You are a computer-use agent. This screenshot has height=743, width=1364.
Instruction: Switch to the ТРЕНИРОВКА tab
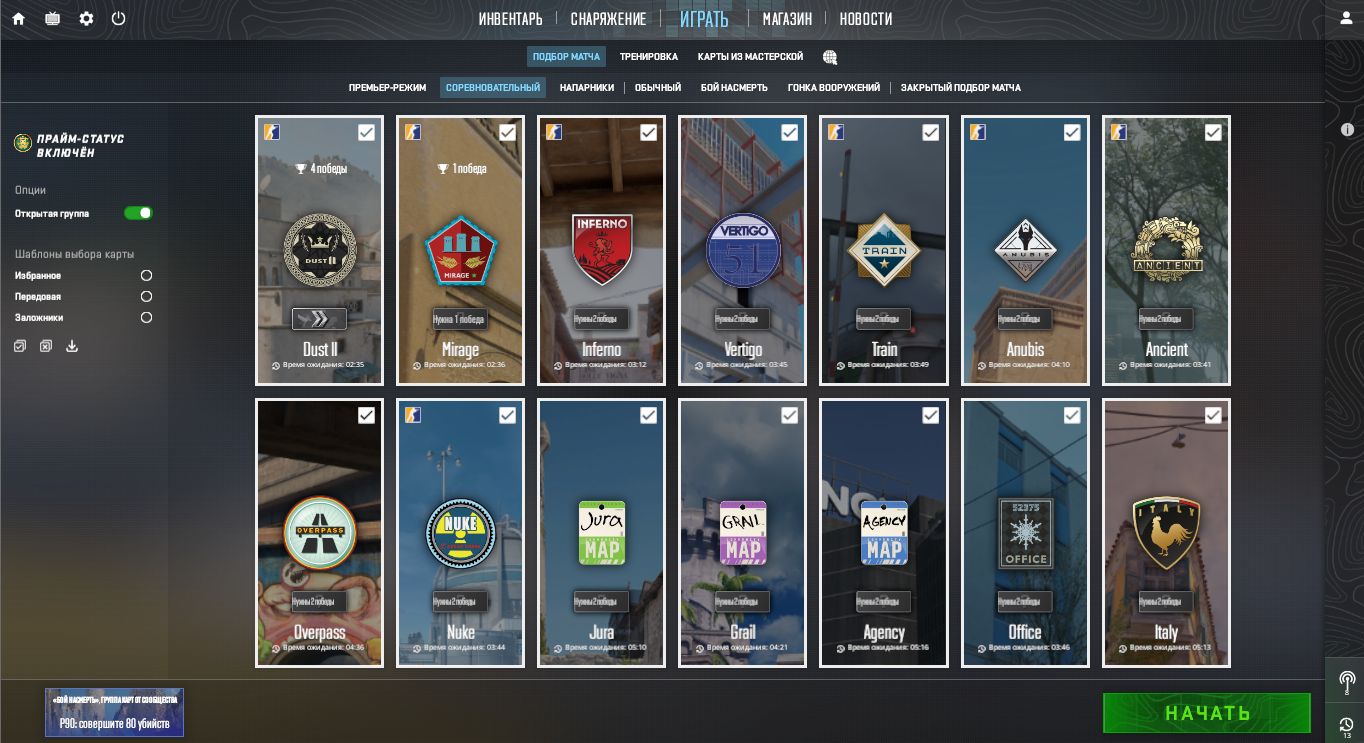(648, 57)
